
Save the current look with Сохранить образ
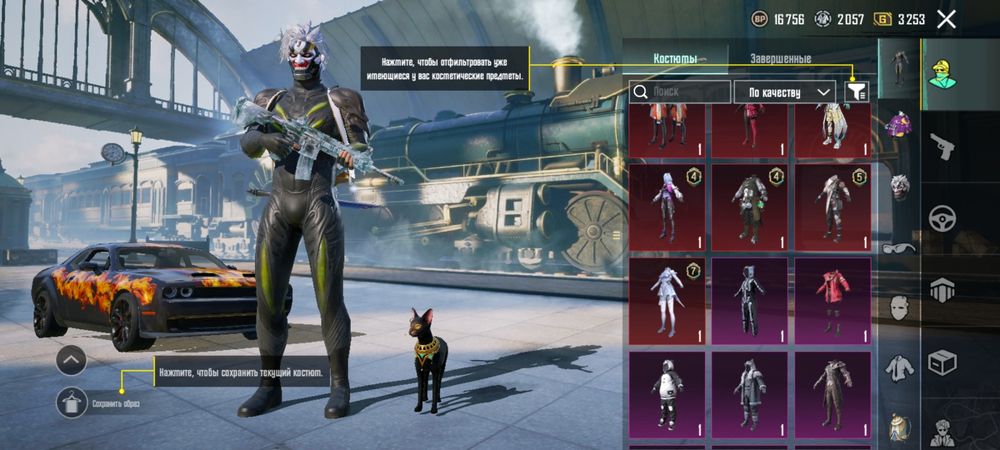click(71, 402)
